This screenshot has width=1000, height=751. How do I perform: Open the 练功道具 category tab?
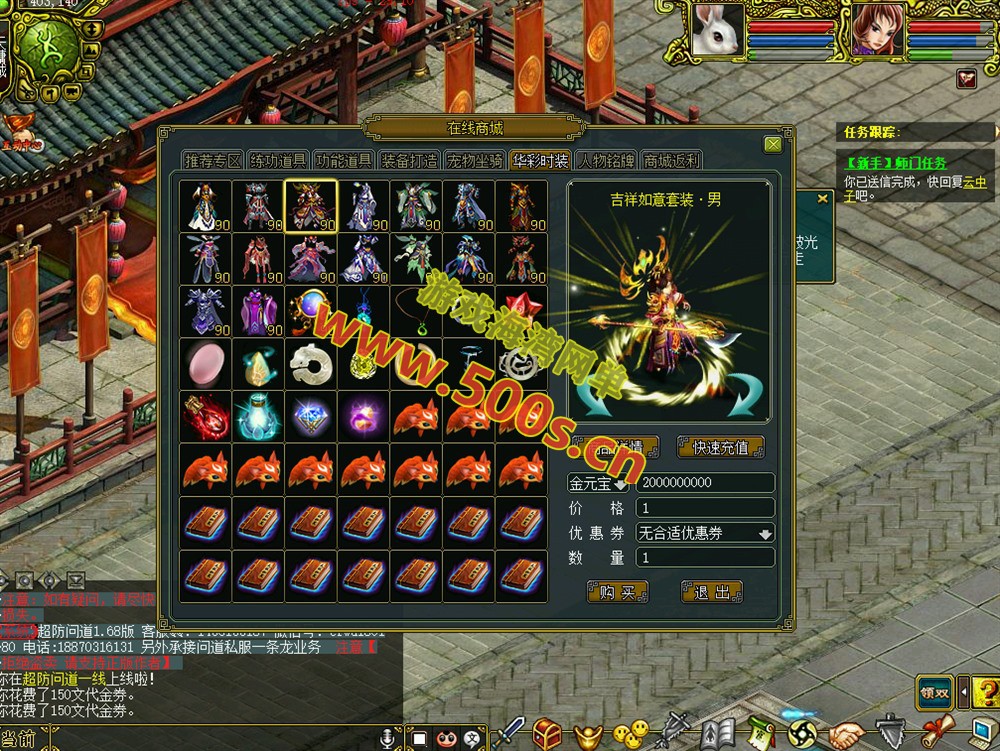[278, 161]
